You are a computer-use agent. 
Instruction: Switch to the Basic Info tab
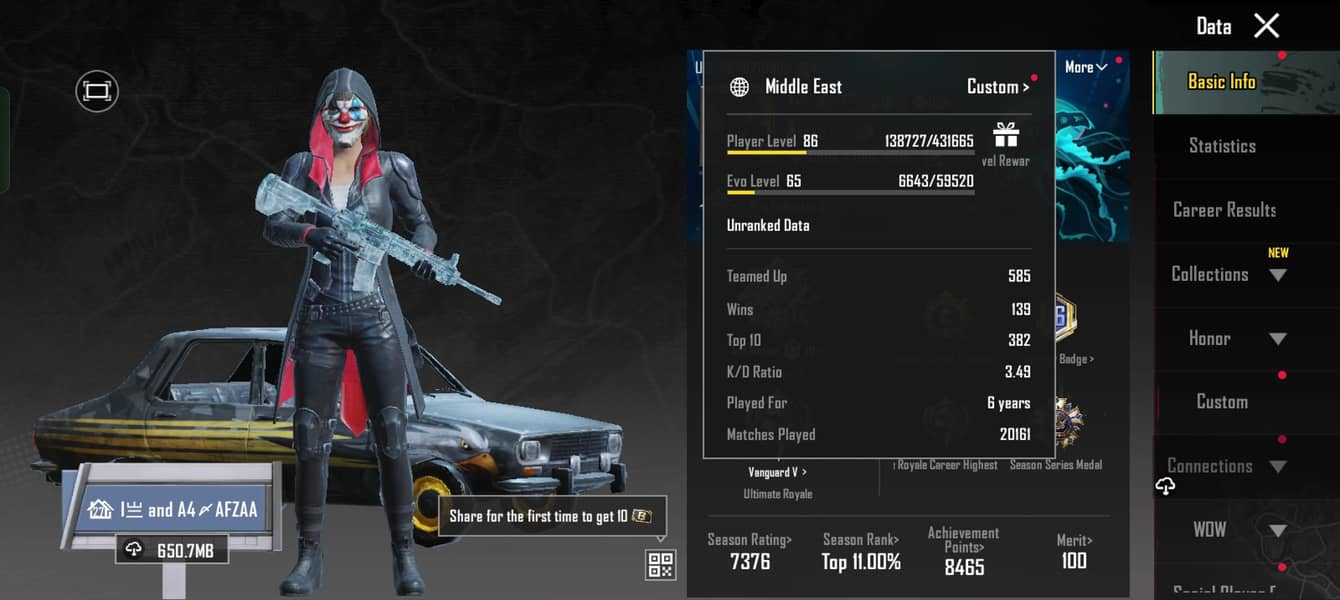click(x=1221, y=82)
